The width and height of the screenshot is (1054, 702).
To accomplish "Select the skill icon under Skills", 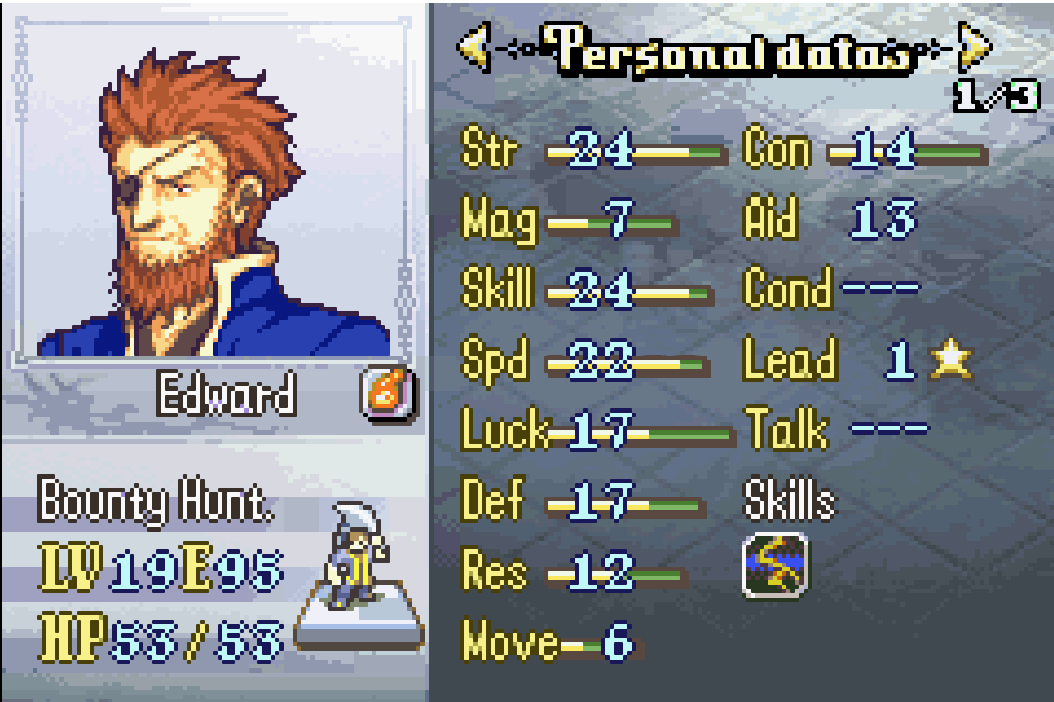I will click(774, 566).
